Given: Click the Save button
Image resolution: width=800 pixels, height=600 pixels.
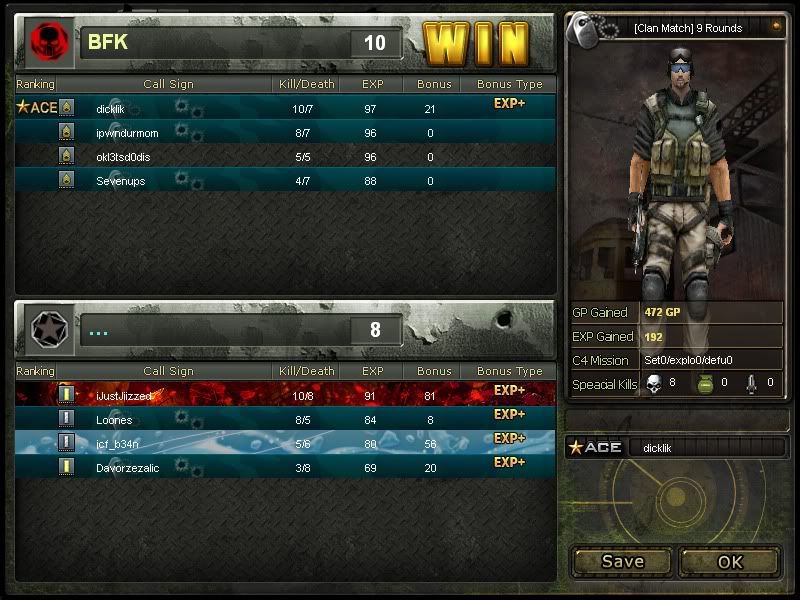Looking at the screenshot, I should click(x=622, y=561).
